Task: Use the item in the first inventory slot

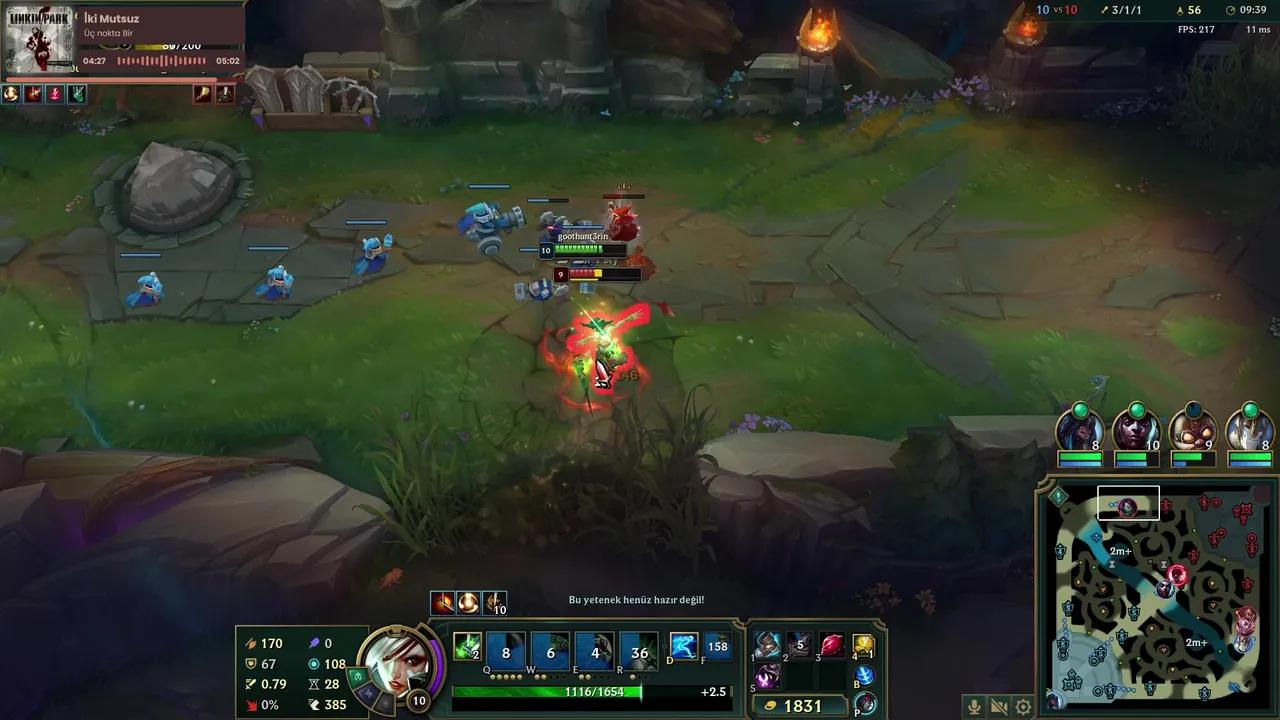Action: pyautogui.click(x=766, y=645)
